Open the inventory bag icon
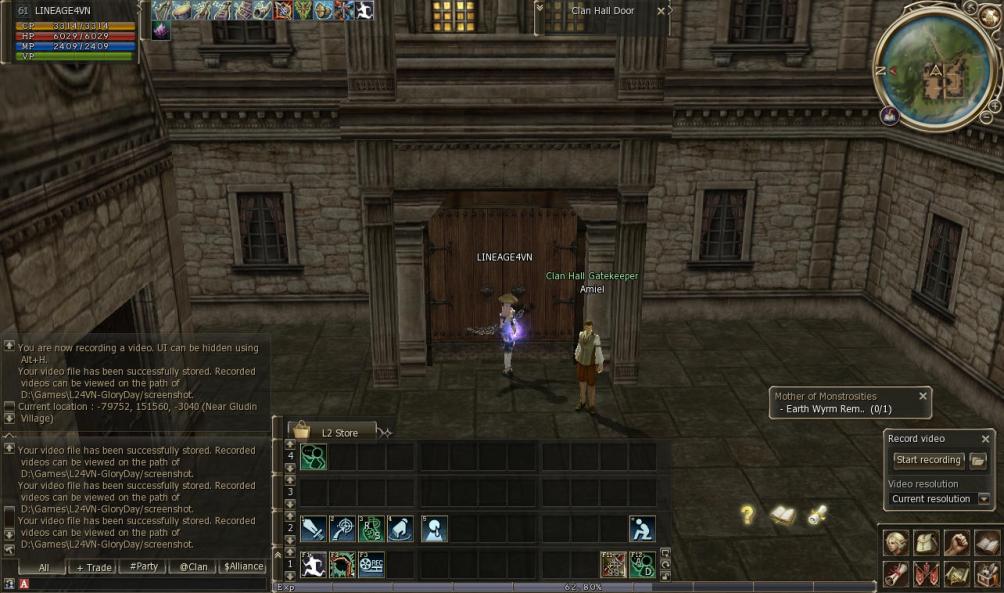 click(926, 543)
